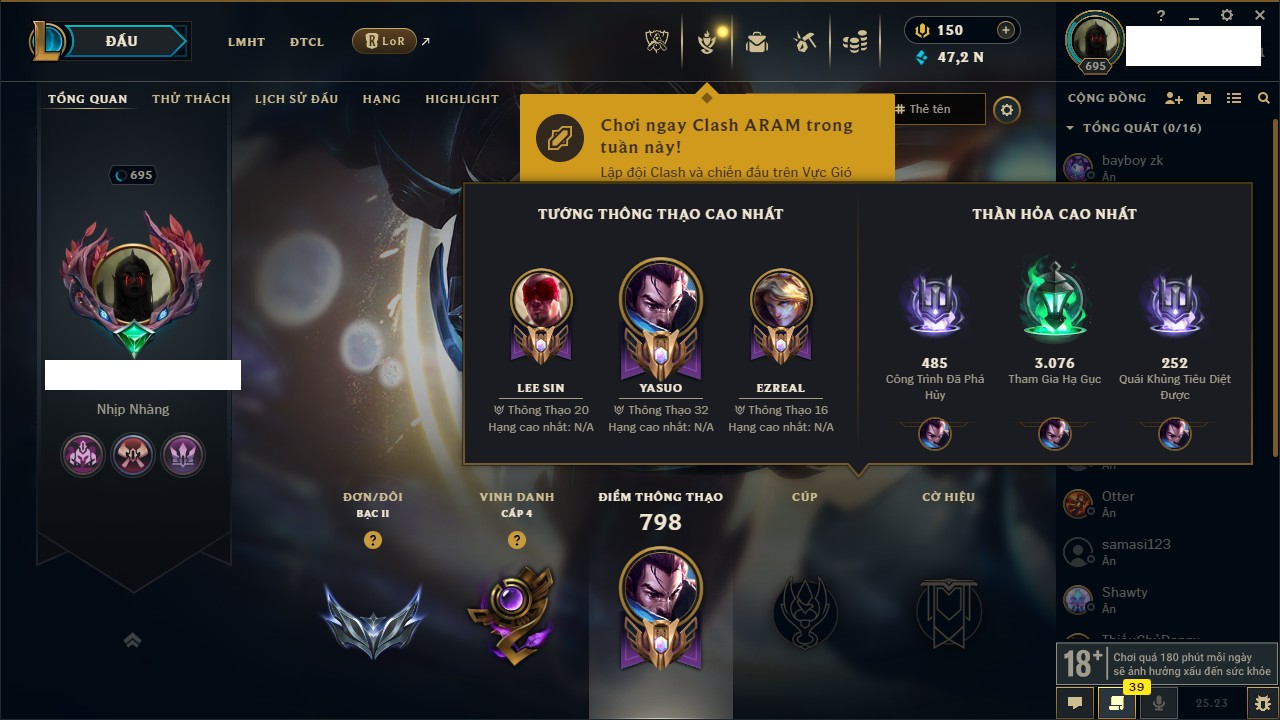Open the HIGHLIGHT tab
The image size is (1280, 720).
pyautogui.click(x=461, y=99)
